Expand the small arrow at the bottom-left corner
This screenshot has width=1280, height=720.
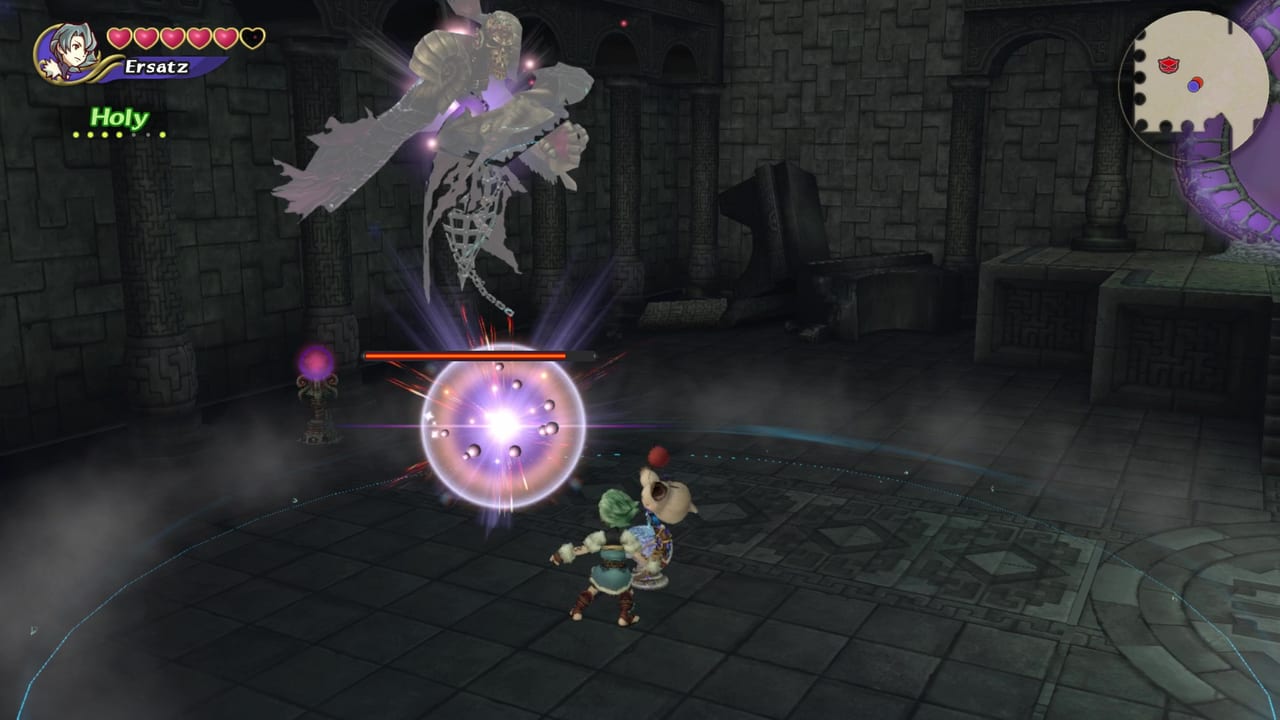click(x=33, y=630)
